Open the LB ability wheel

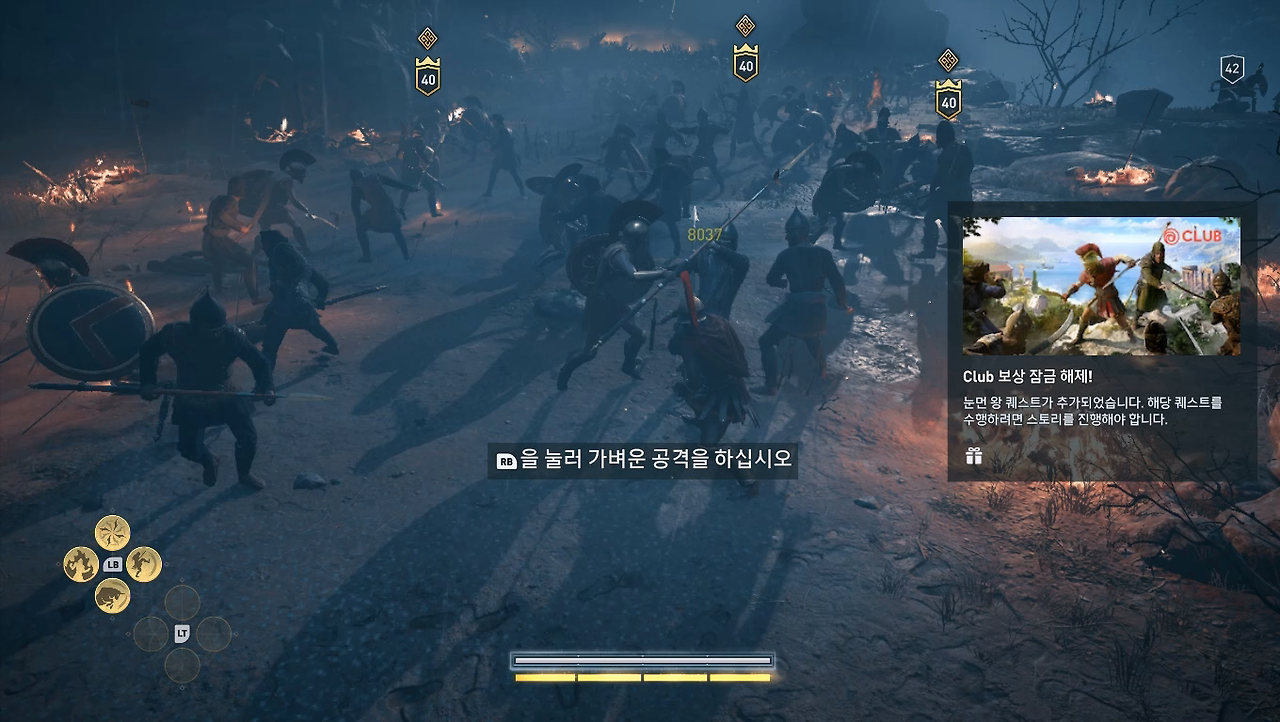[113, 563]
